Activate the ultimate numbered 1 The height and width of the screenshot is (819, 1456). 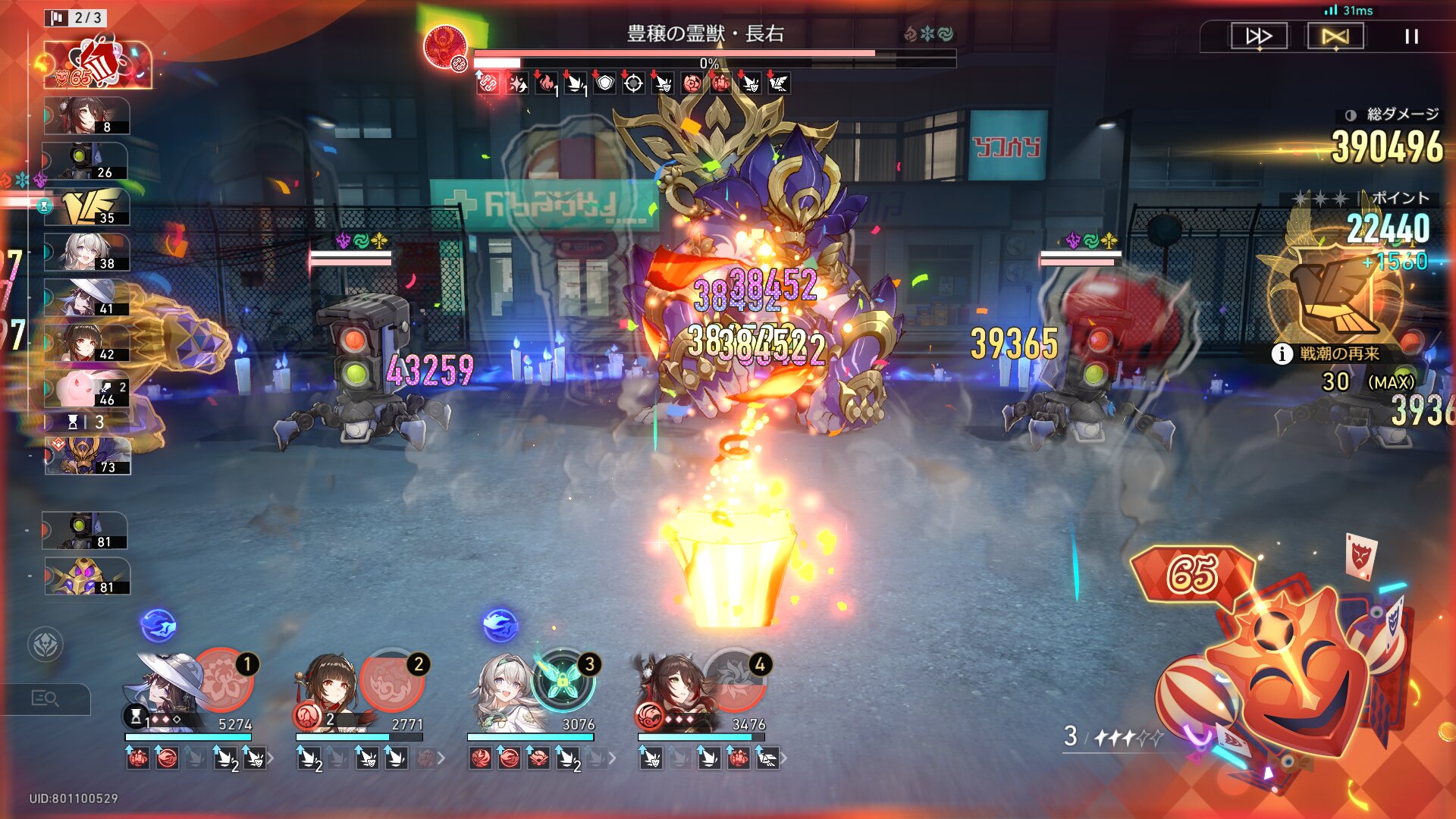221,679
